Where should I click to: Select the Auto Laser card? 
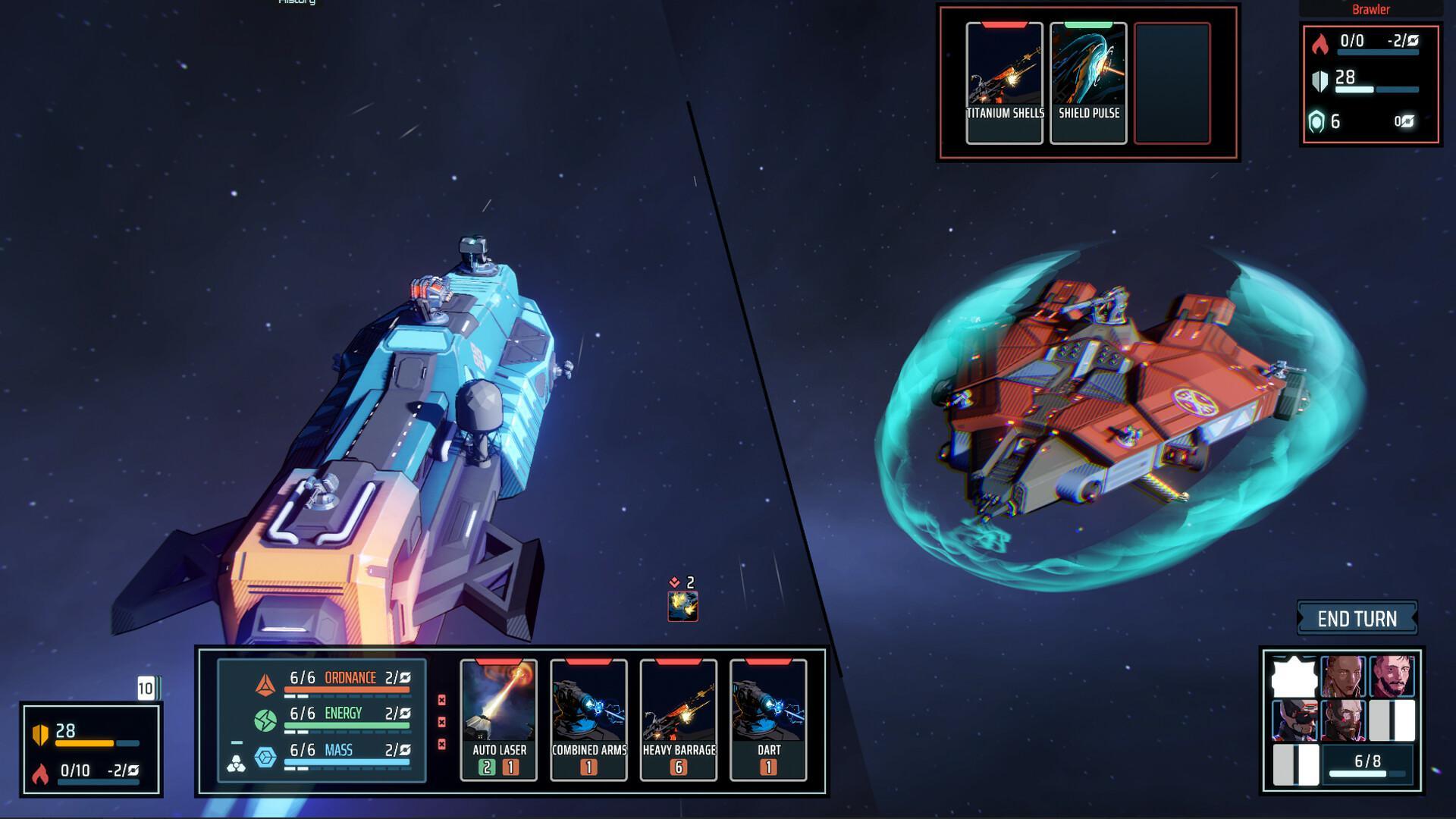[499, 718]
